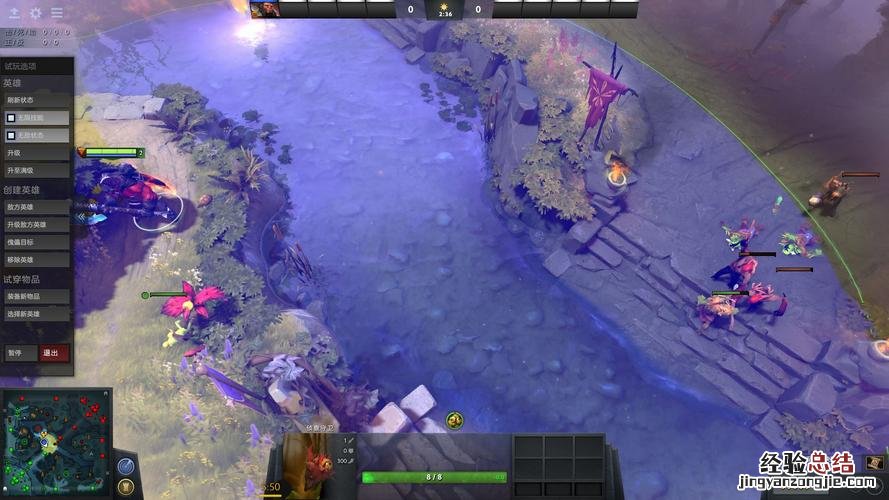
Task: Open the settings gear icon
Action: (36, 13)
